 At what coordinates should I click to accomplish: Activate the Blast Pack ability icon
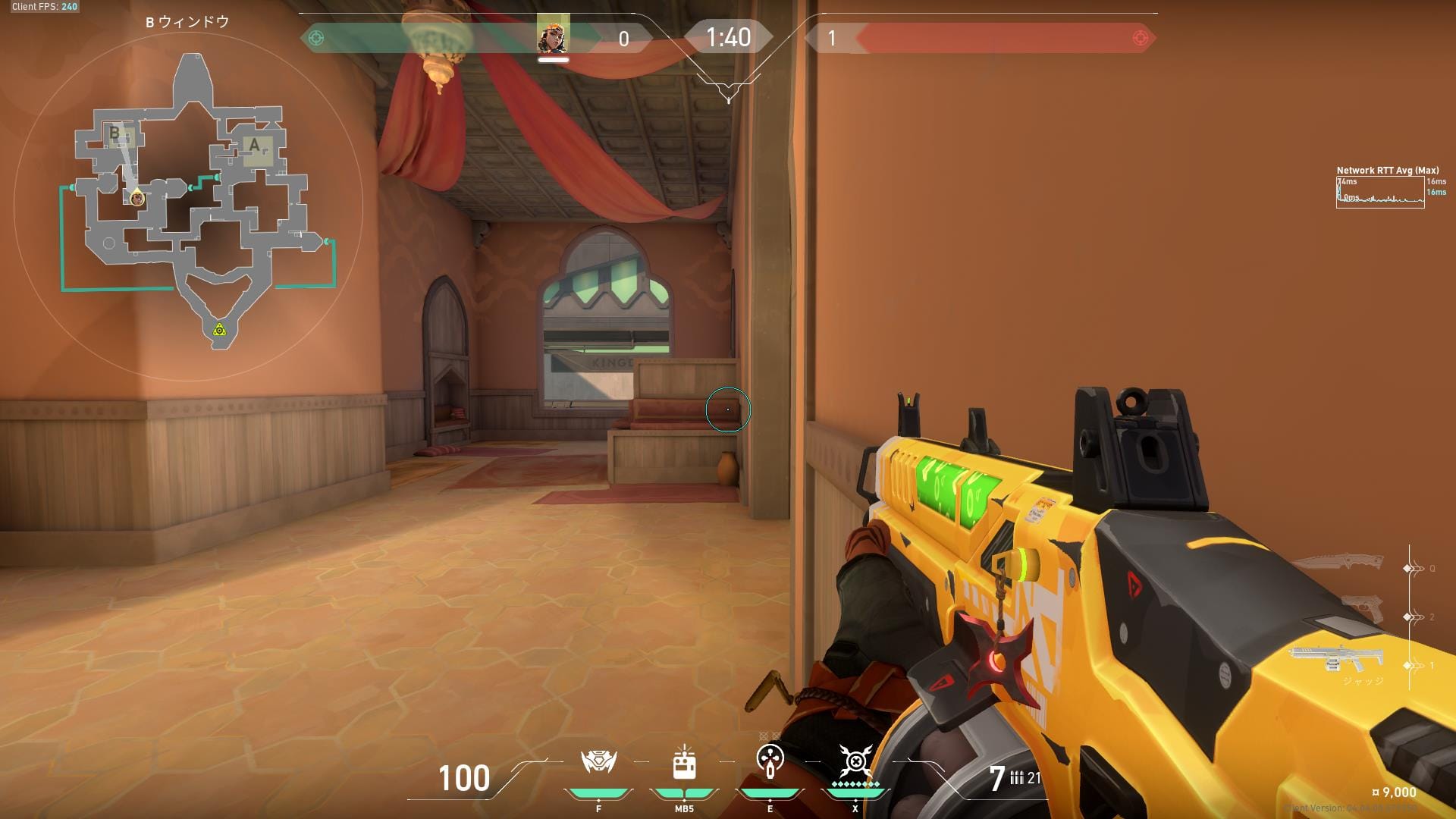684,763
